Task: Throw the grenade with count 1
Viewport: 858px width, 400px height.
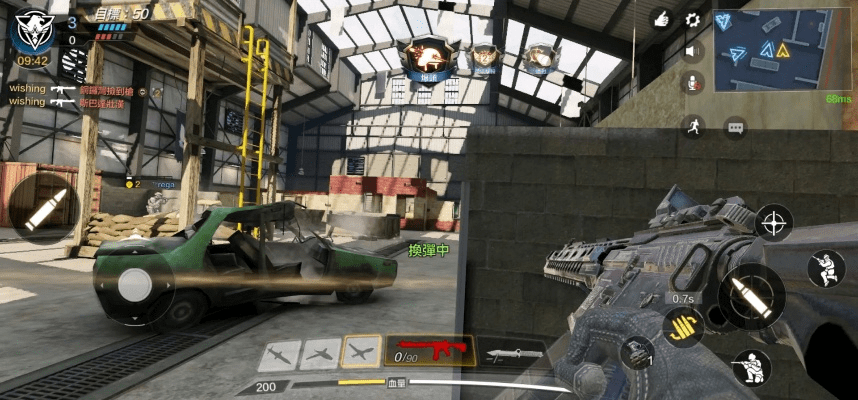Action: tap(636, 353)
